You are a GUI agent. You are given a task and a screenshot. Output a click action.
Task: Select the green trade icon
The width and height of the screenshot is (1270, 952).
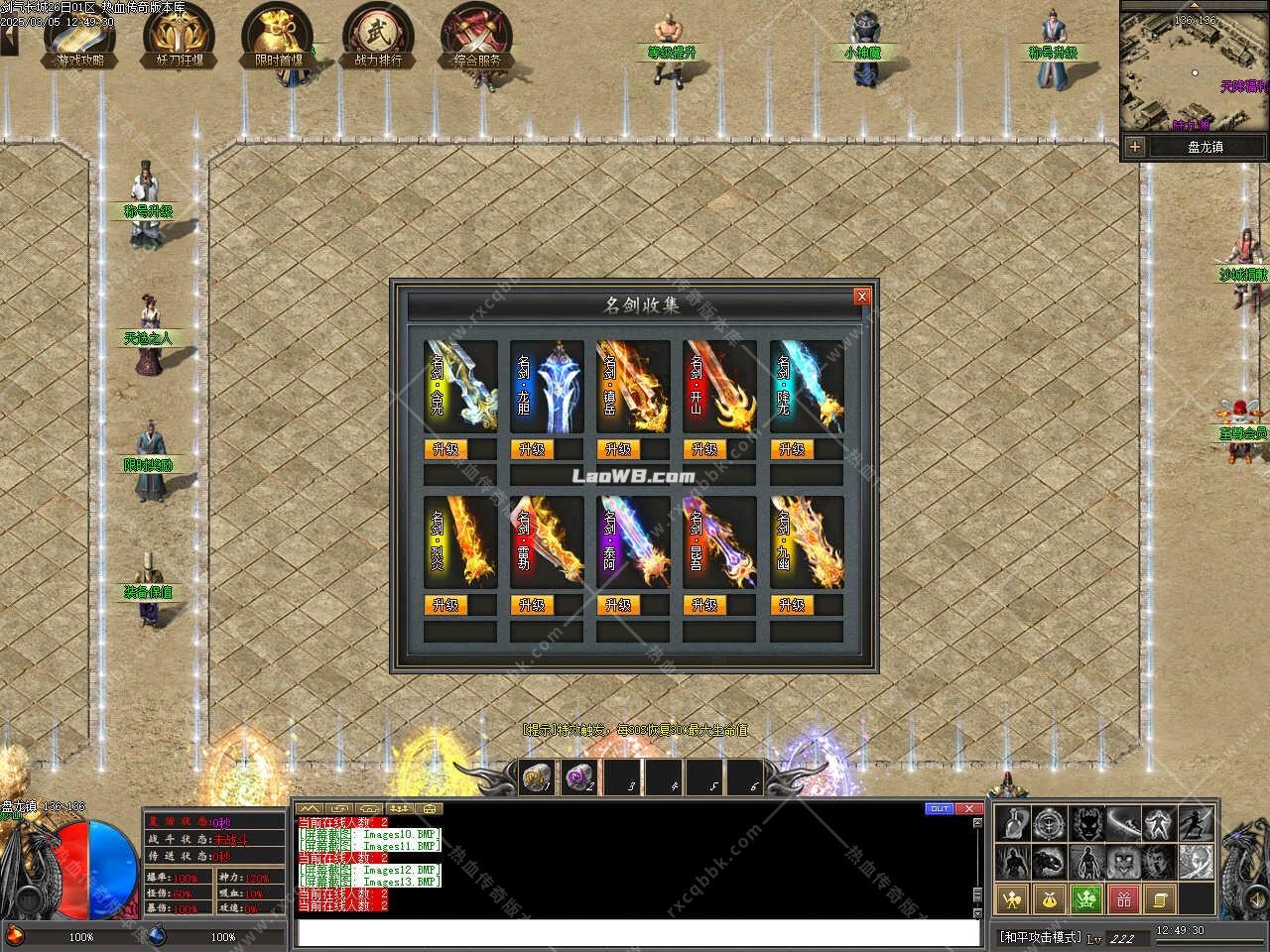(x=1086, y=899)
